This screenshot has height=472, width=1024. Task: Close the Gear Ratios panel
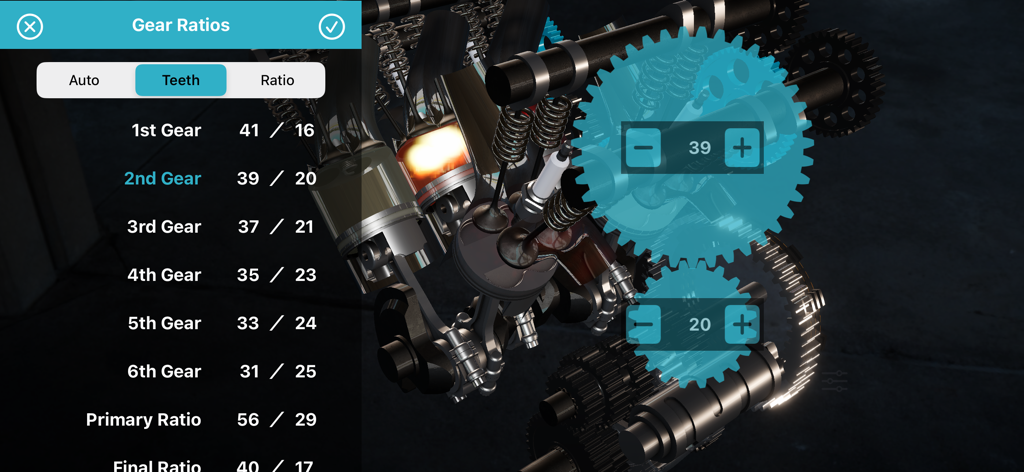tap(30, 26)
